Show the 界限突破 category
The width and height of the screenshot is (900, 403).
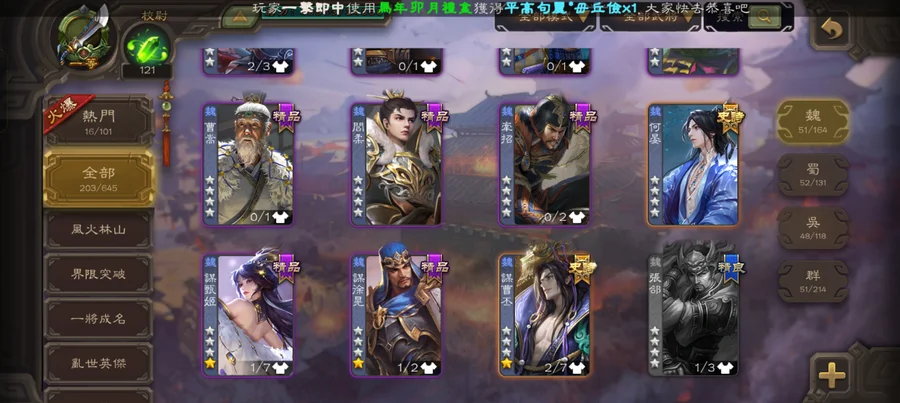[x=98, y=275]
